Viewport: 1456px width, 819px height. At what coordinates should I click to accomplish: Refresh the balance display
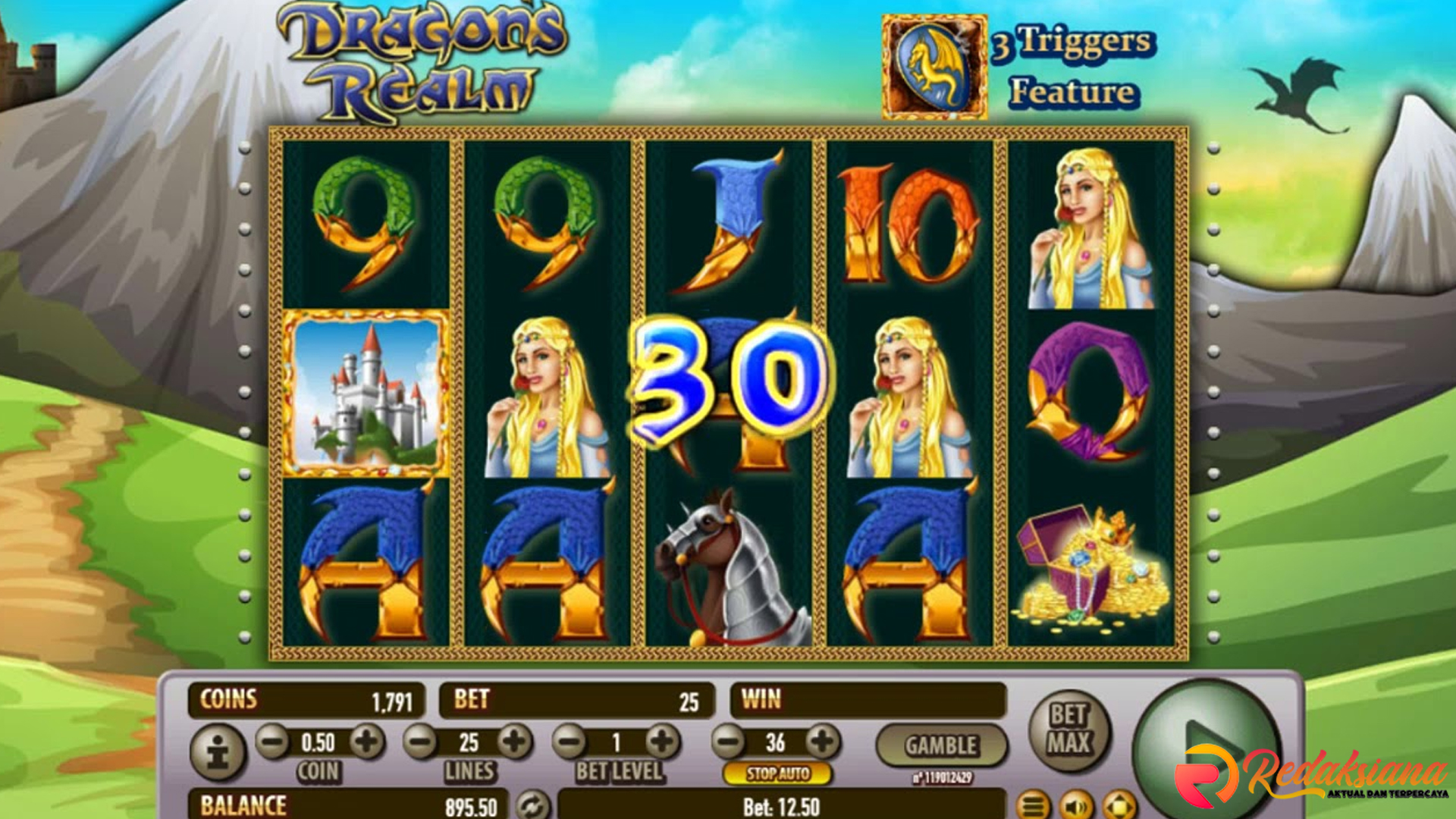(x=533, y=805)
